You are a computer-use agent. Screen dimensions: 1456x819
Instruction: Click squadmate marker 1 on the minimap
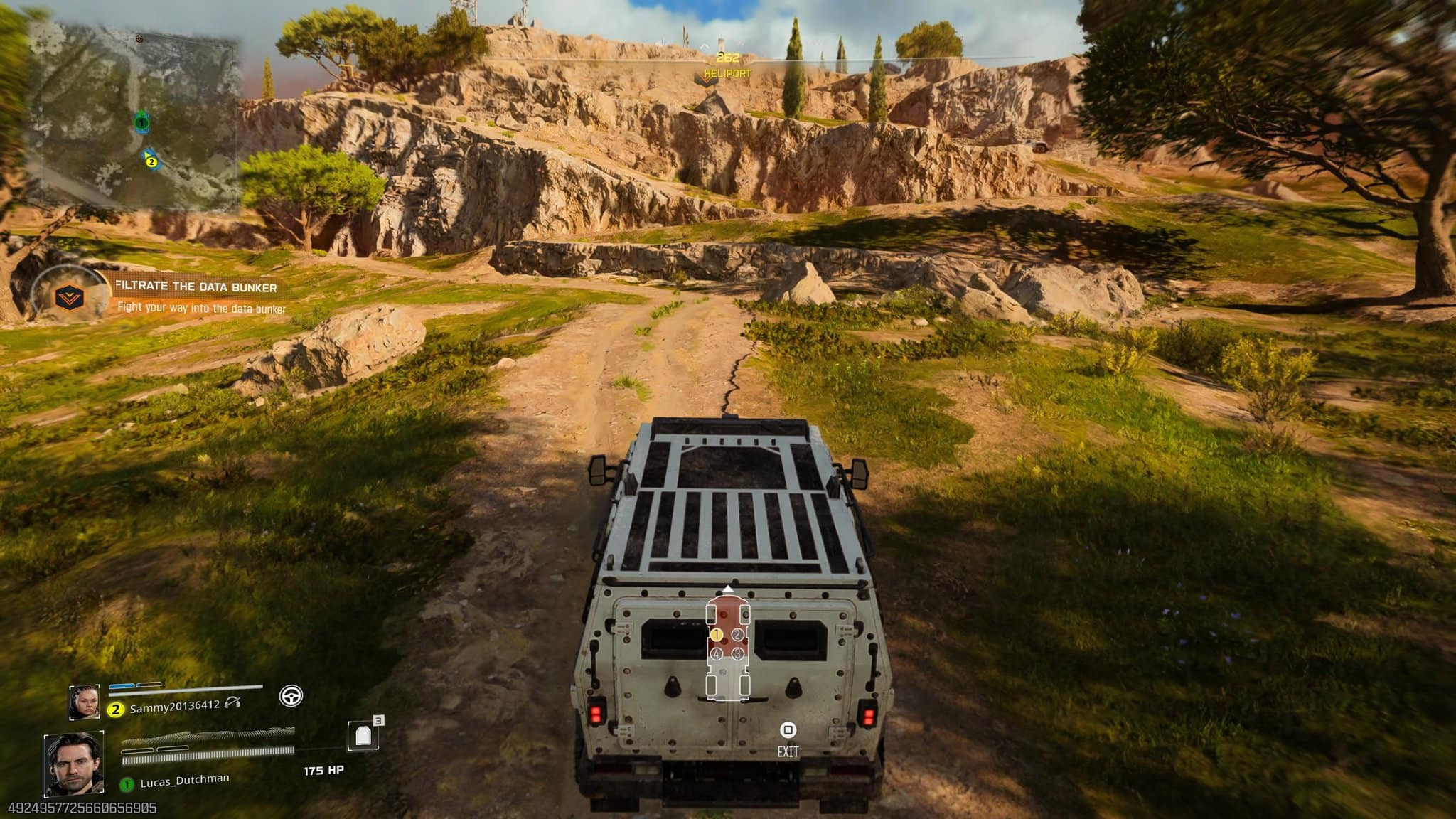[x=141, y=122]
